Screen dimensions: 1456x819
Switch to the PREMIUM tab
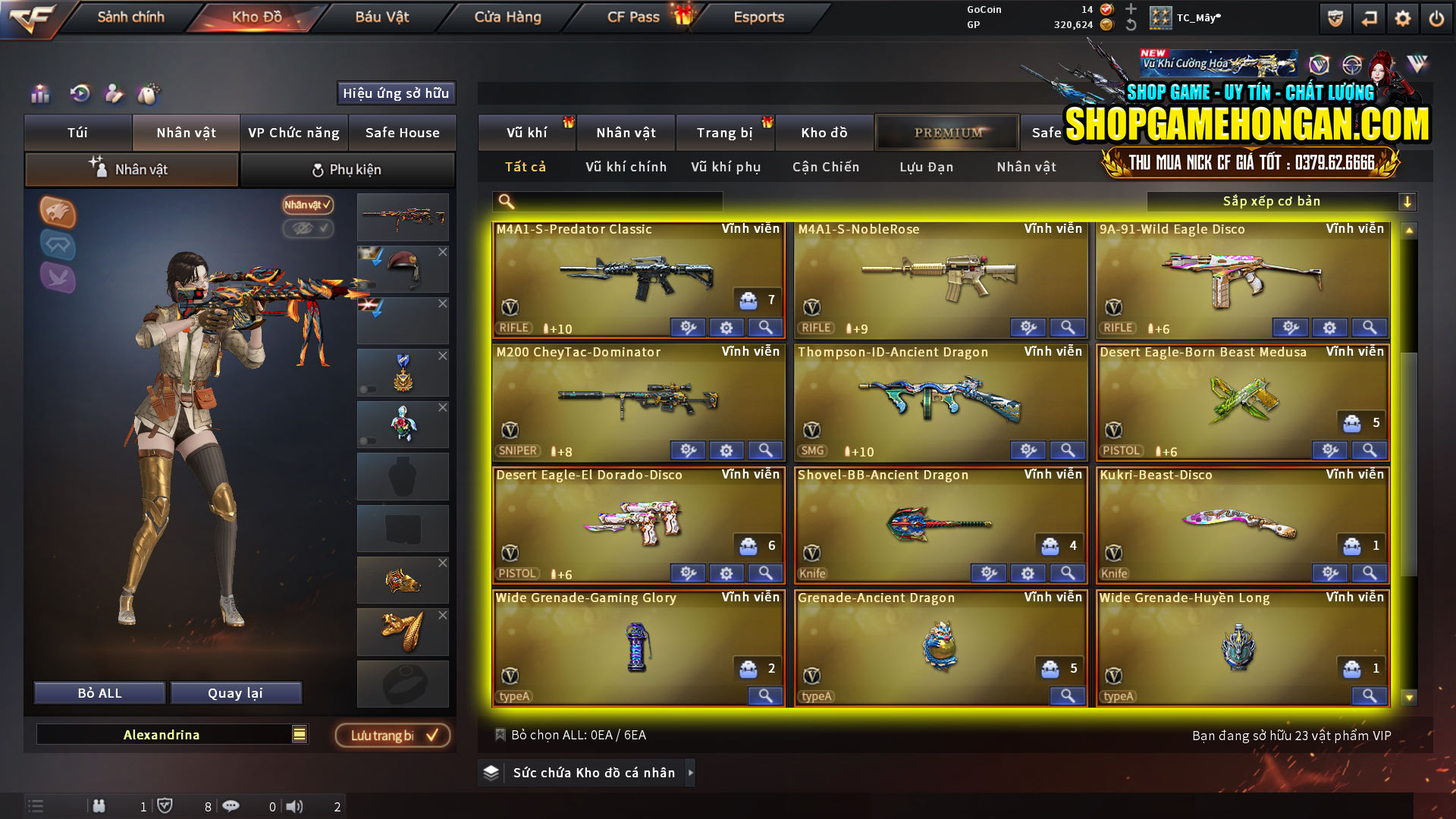point(947,132)
